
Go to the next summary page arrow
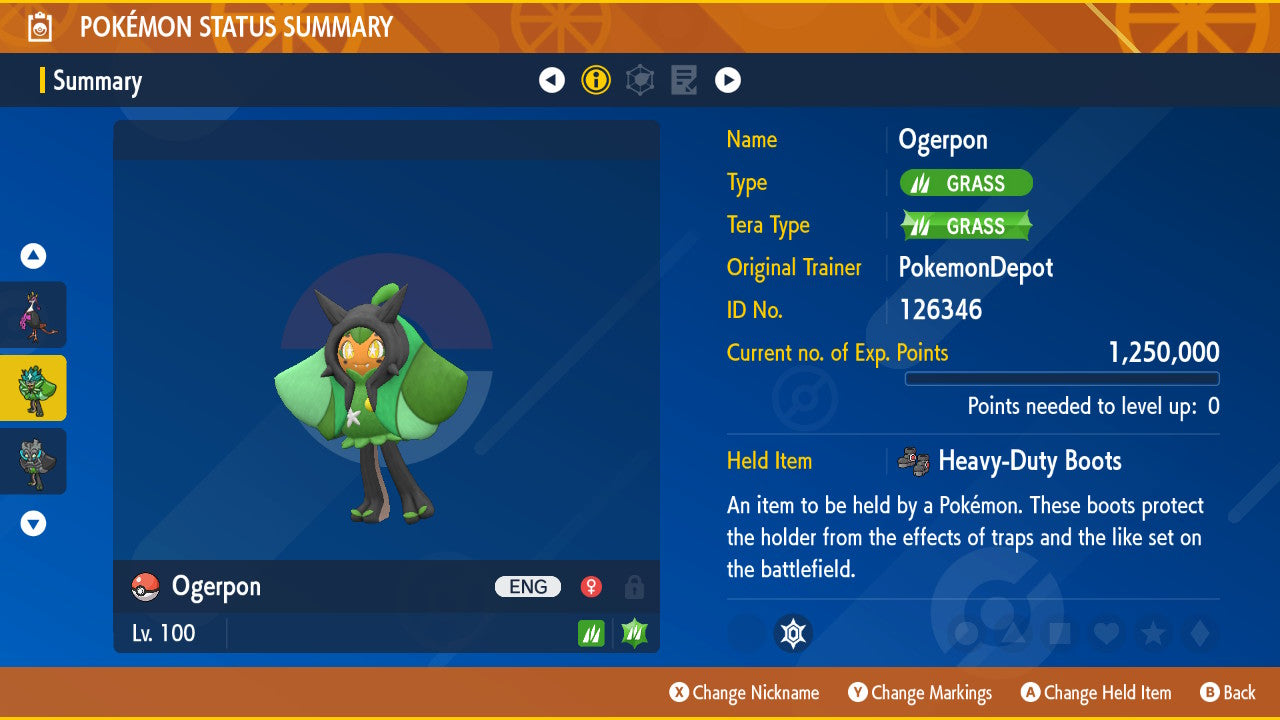[728, 80]
